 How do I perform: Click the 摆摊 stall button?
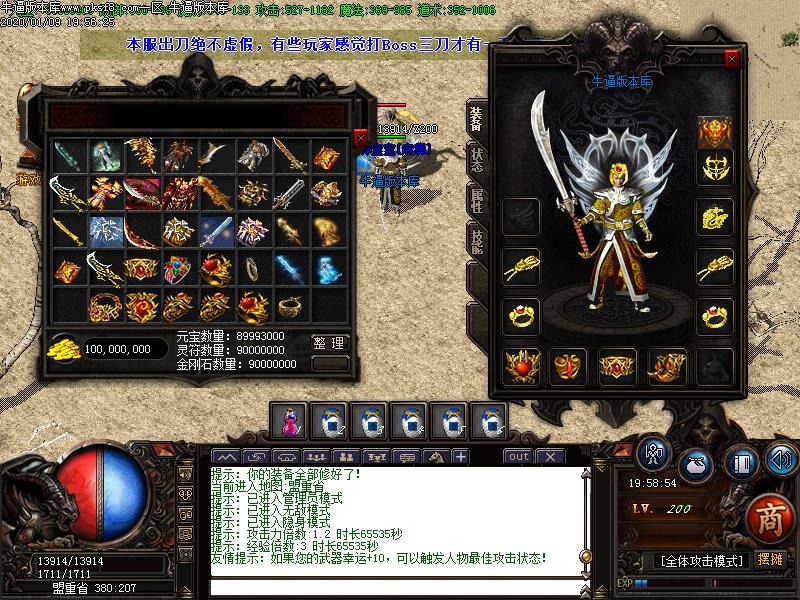[770, 559]
